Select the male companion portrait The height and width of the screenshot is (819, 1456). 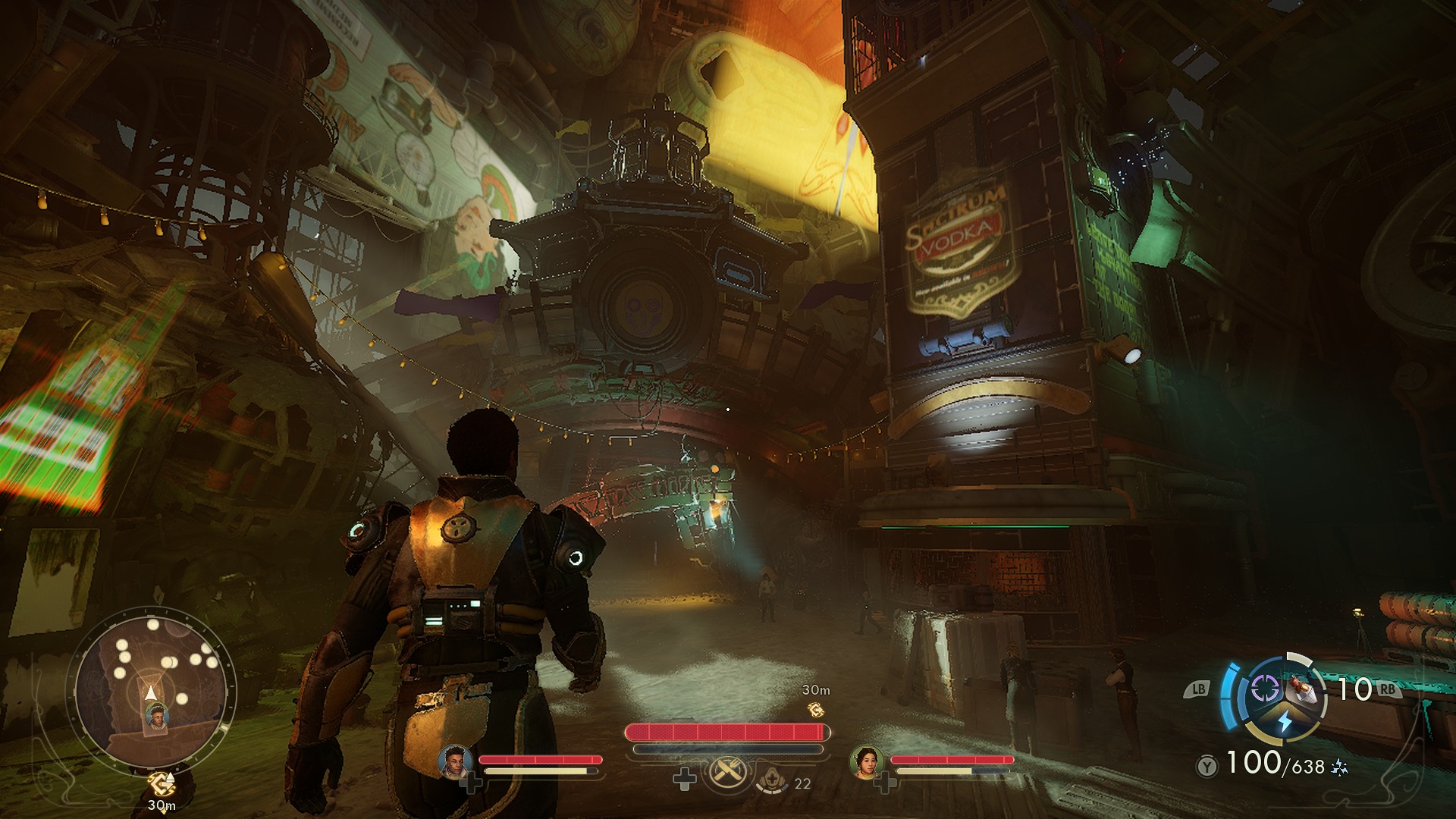455,761
